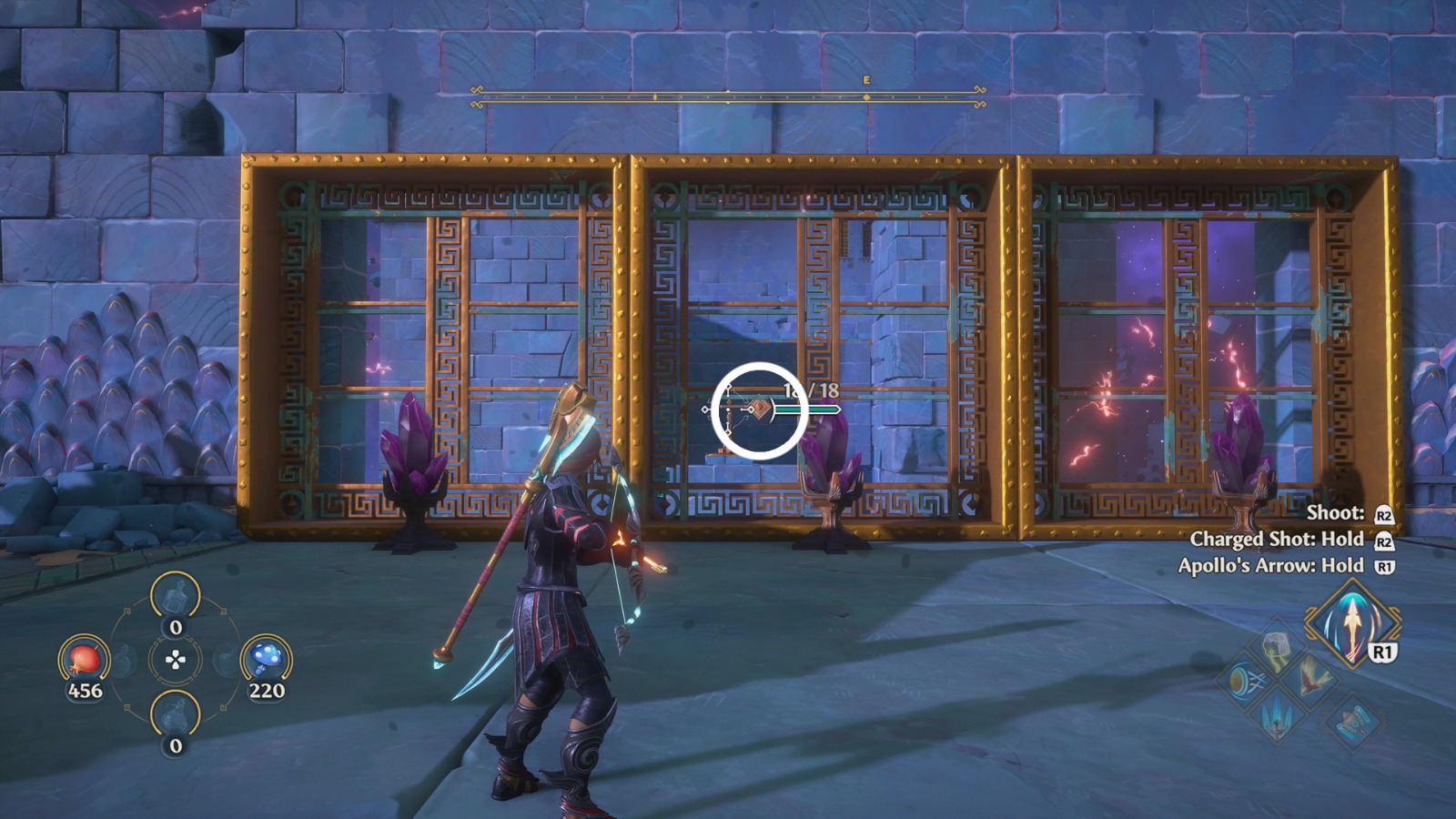Click the trident-shaped ability icon

pos(1277,721)
